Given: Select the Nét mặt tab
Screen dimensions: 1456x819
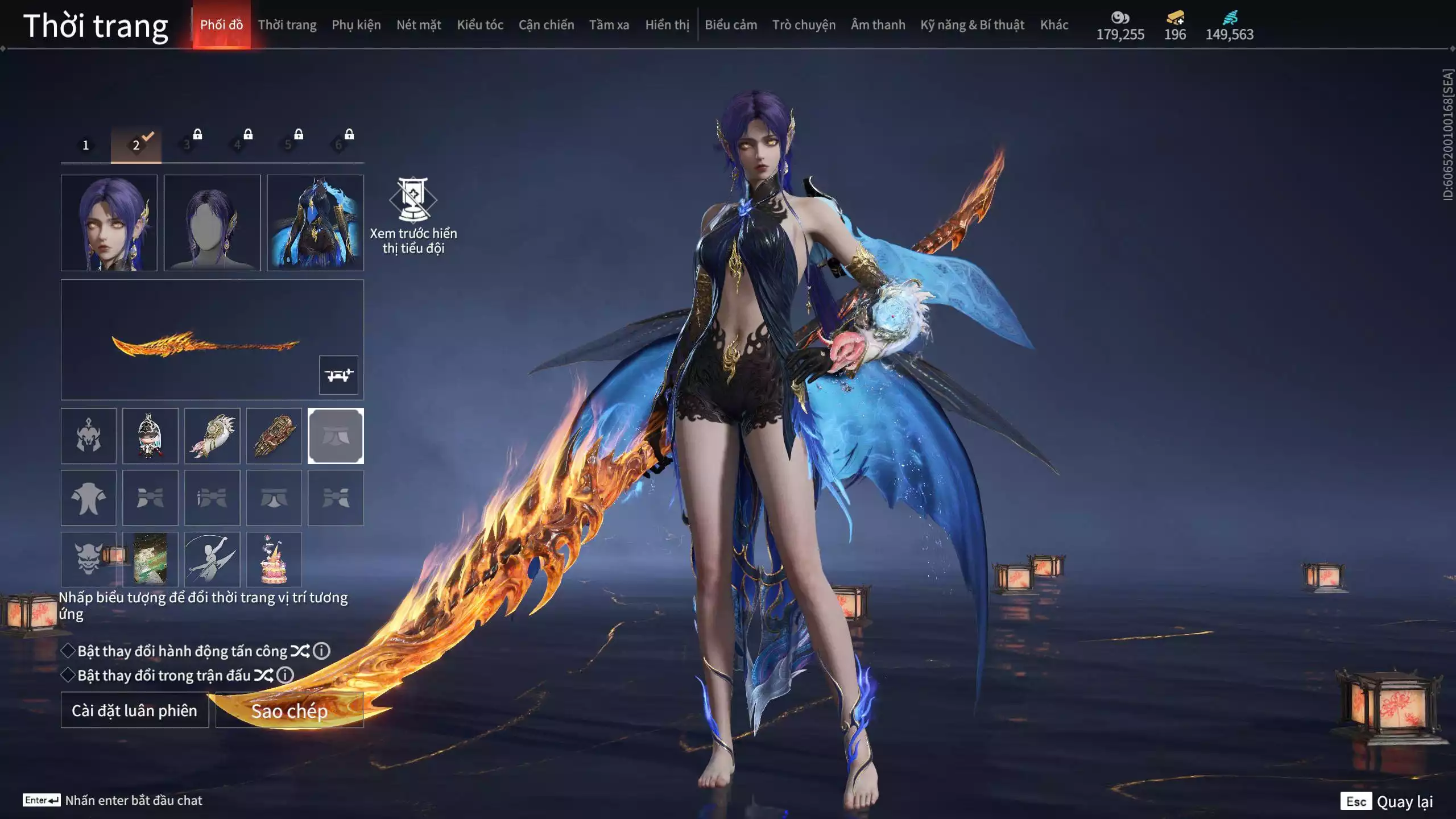Looking at the screenshot, I should (419, 25).
